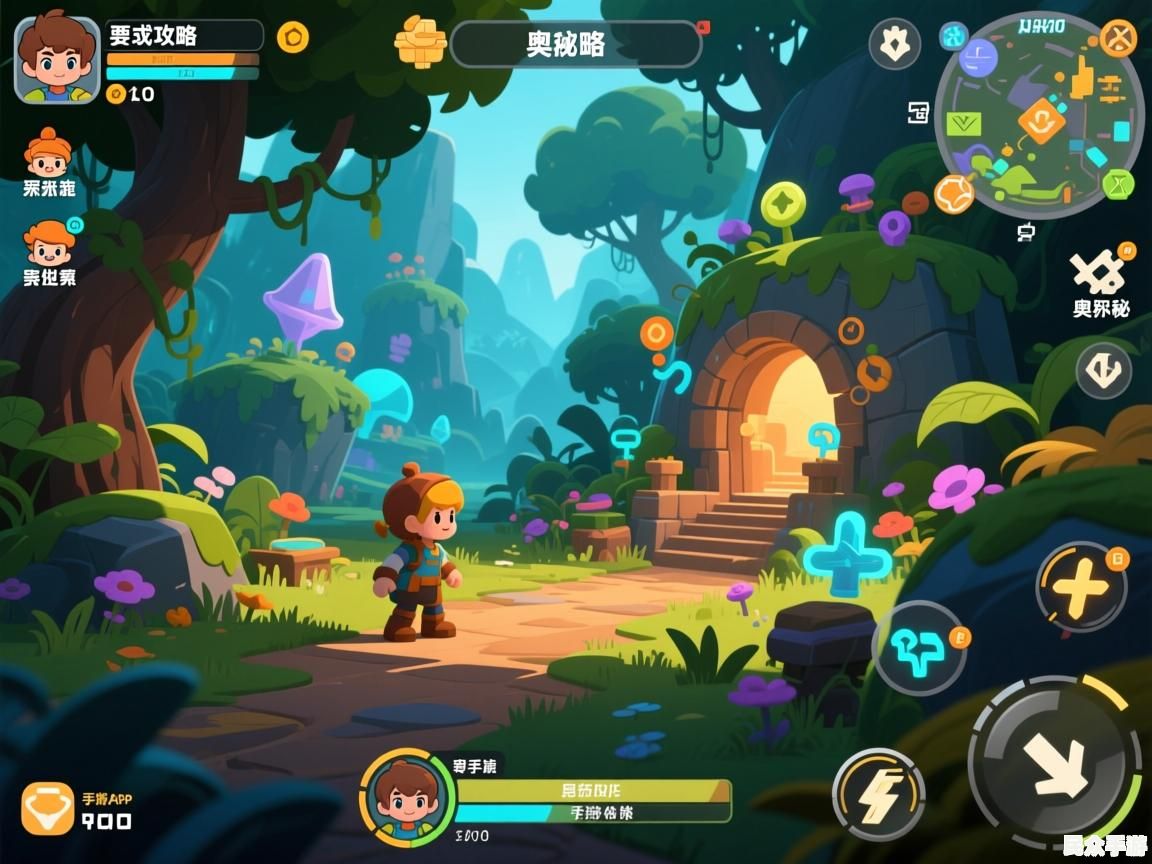Activate the cyan glyph skill button

[919, 648]
